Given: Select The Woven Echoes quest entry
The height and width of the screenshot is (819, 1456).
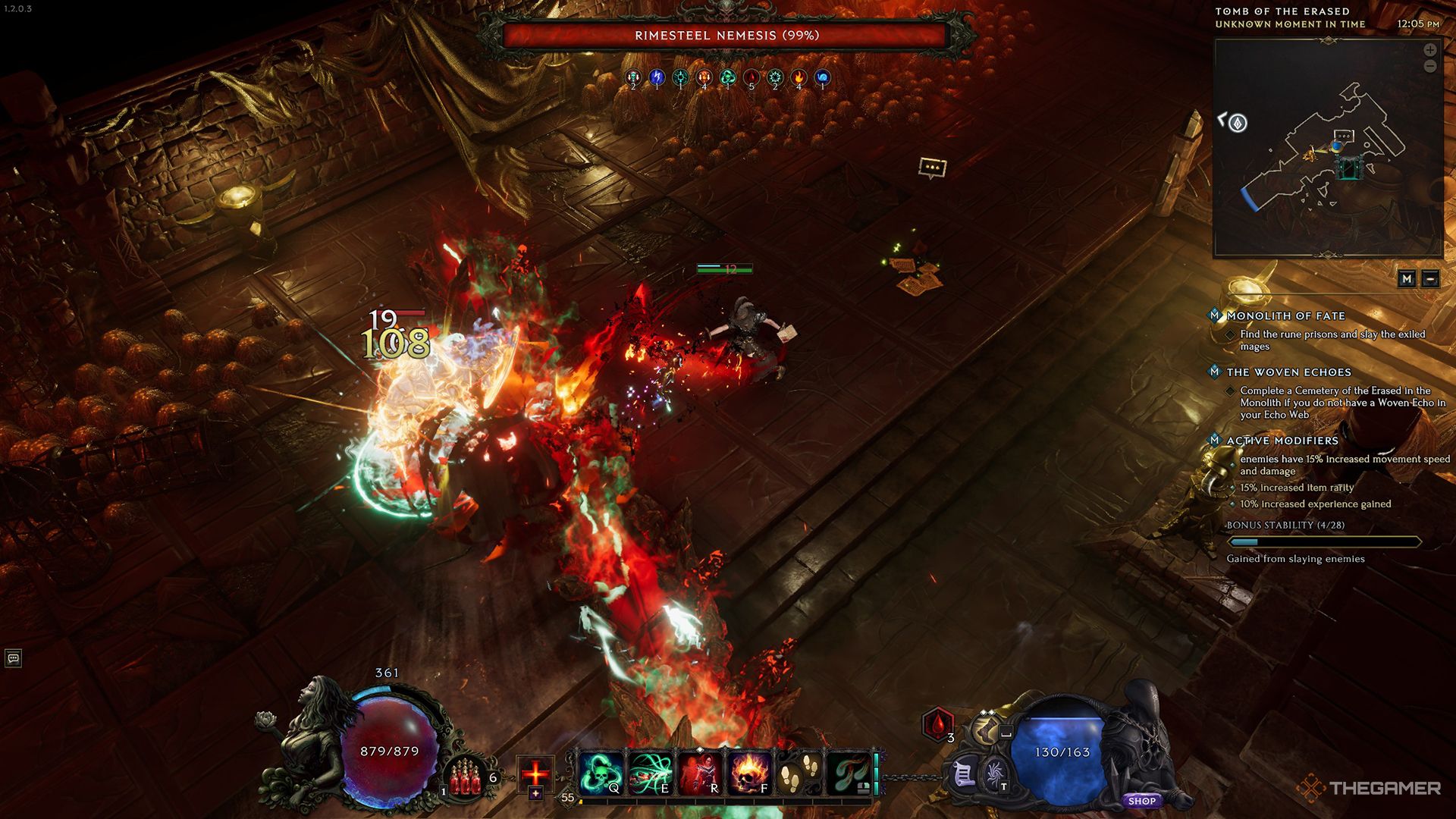Looking at the screenshot, I should coord(1288,372).
